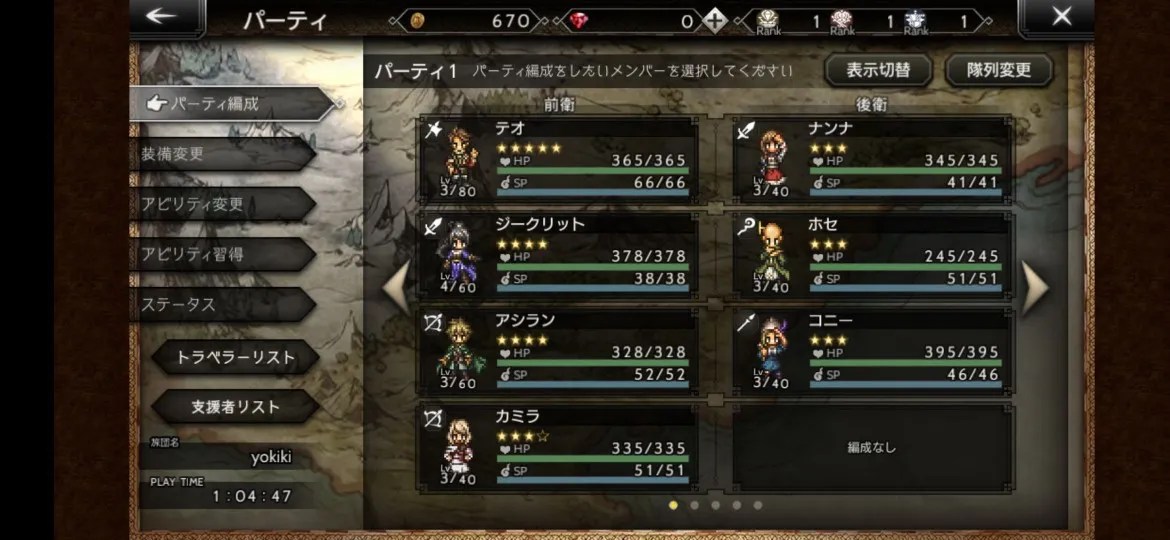This screenshot has width=1170, height=540.
Task: Change formation with 隊列変更 button
Action: 997,71
